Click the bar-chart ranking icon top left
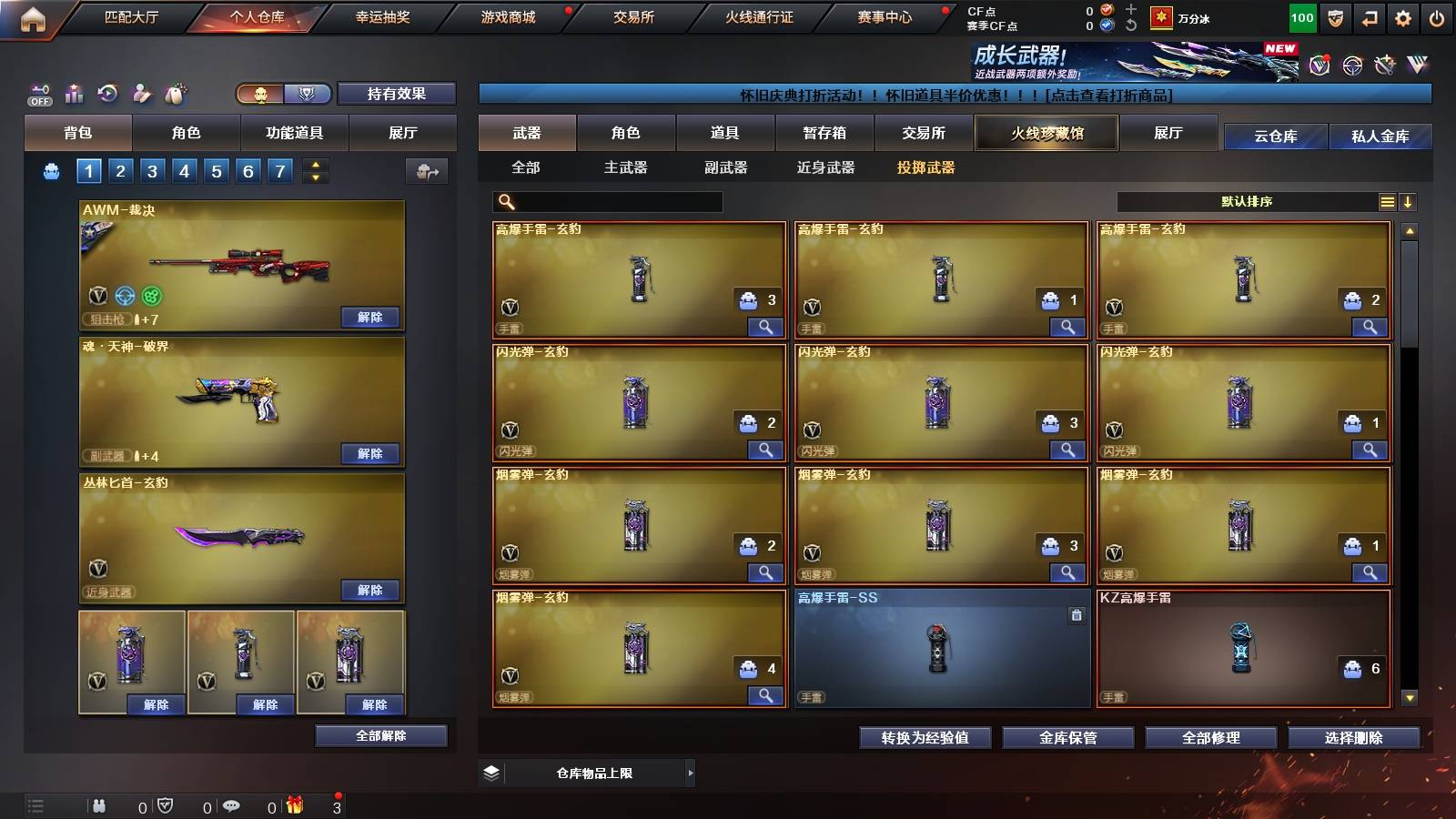 (x=75, y=94)
